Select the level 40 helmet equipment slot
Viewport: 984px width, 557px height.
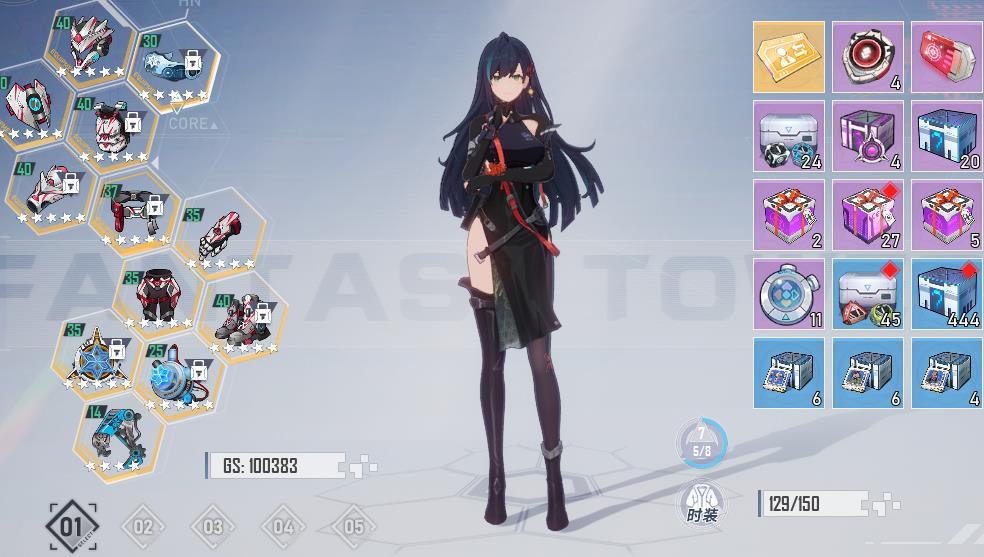pos(90,45)
